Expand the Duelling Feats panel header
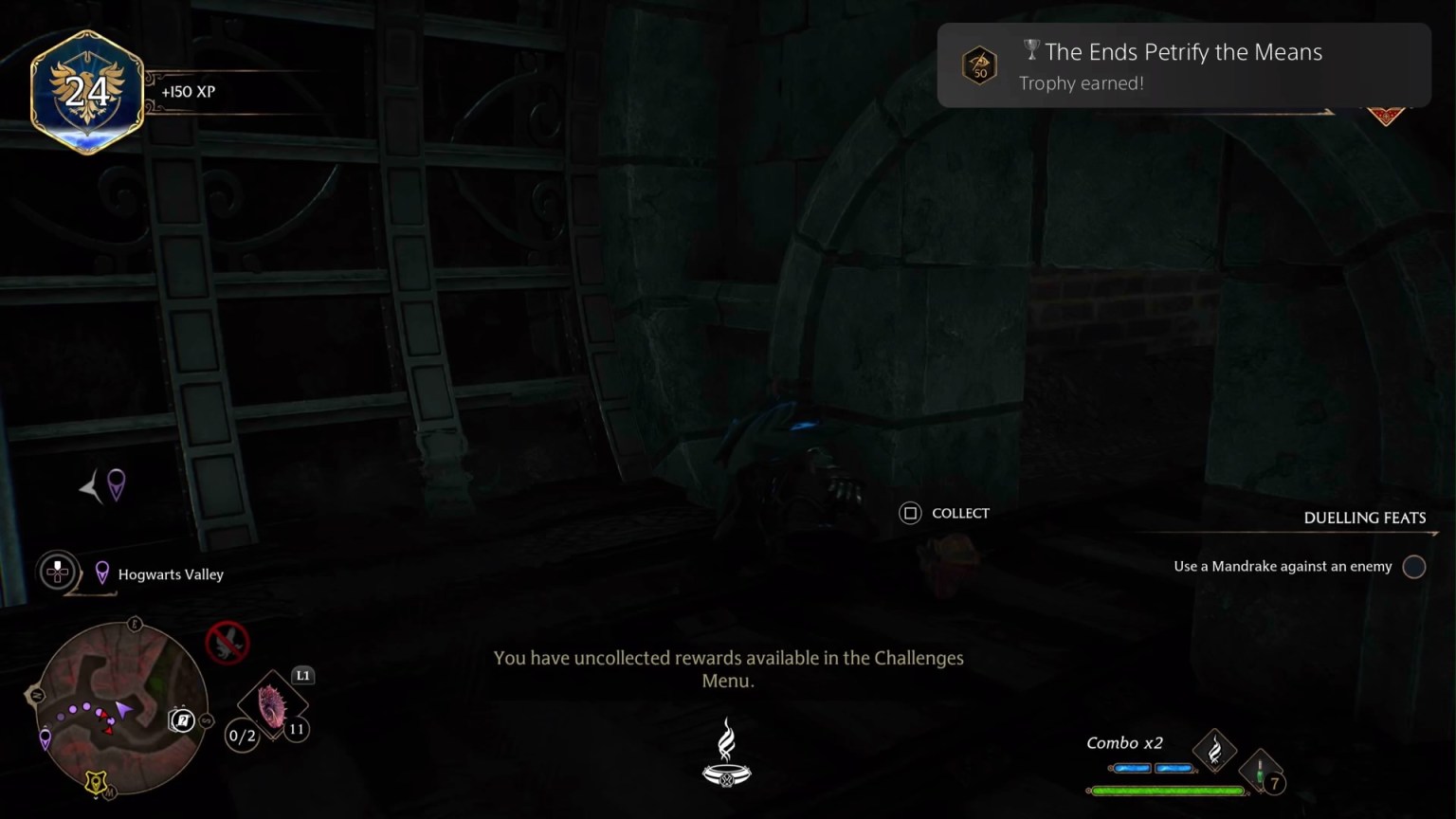 pos(1365,518)
